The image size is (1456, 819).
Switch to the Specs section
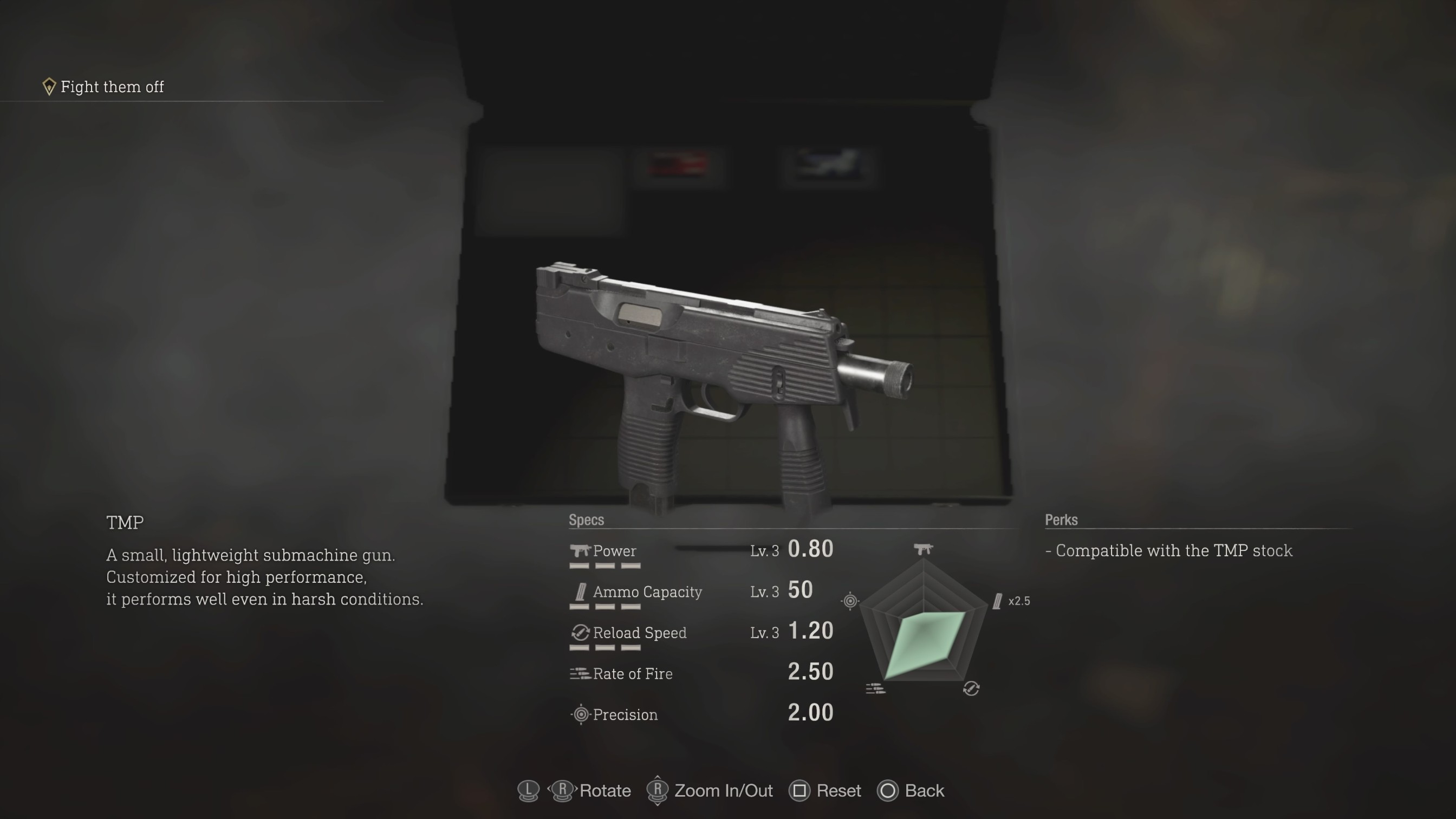tap(586, 520)
